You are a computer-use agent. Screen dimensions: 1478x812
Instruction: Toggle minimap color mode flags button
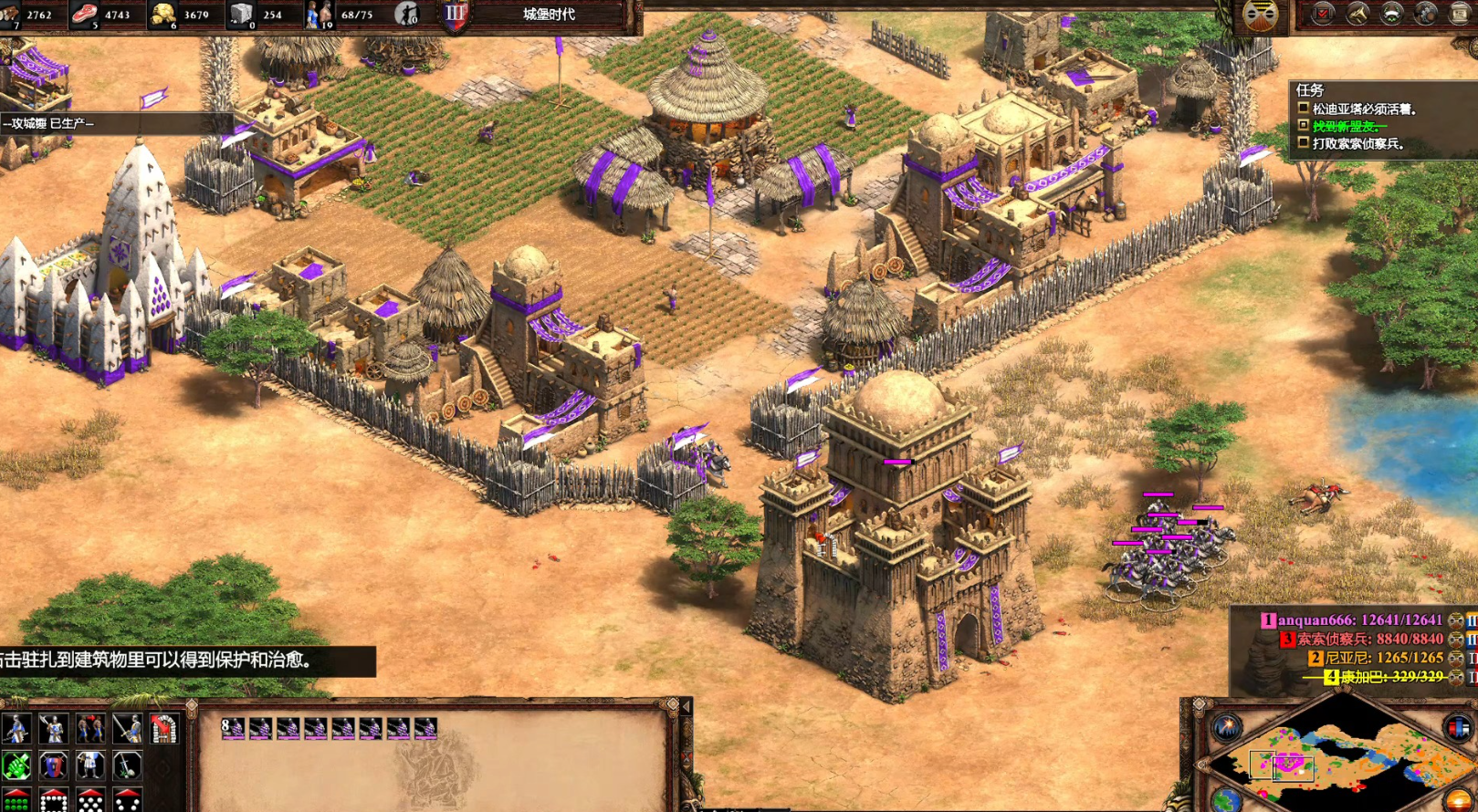coord(1458,728)
